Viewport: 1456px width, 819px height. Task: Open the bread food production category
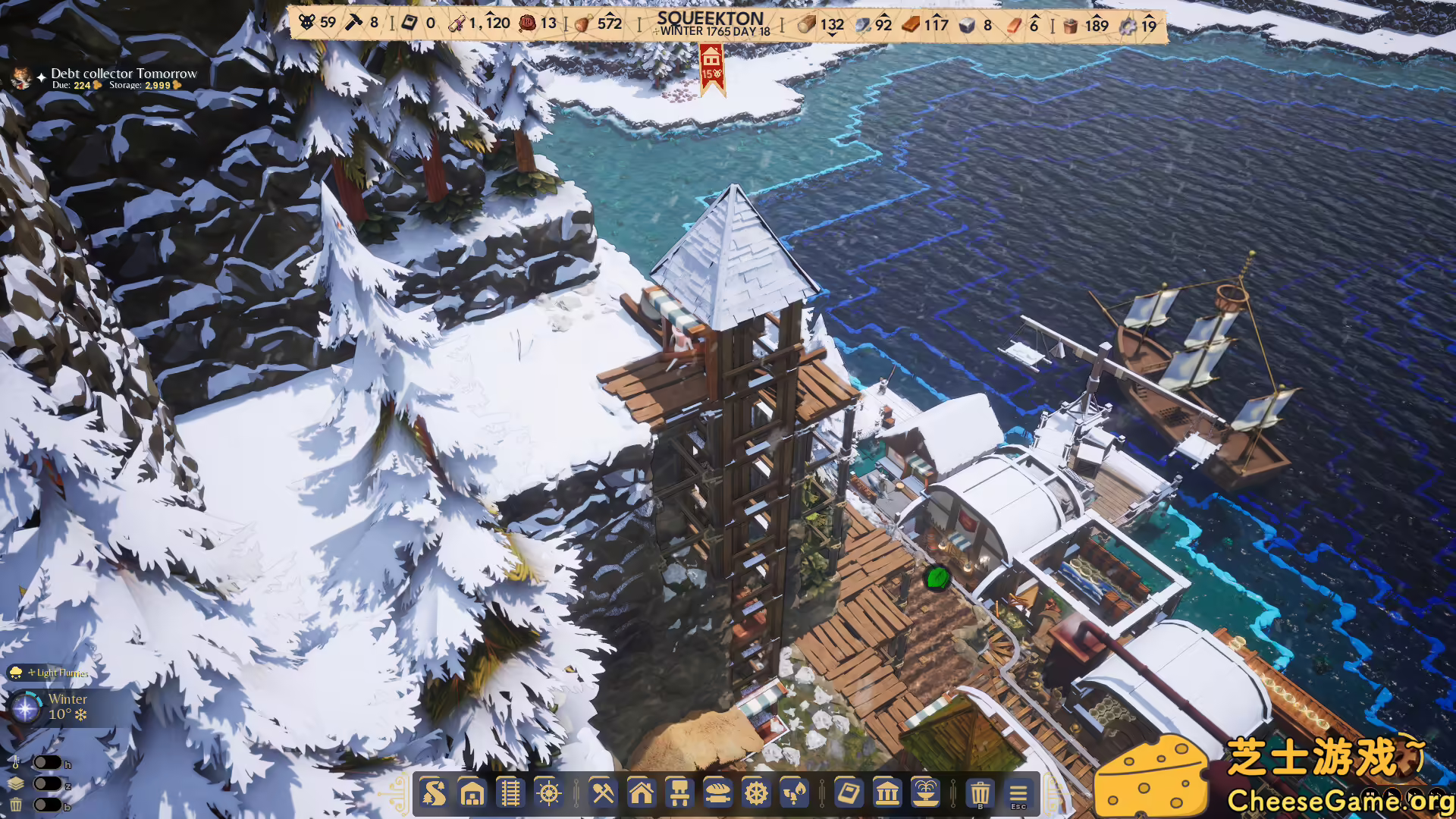tap(717, 794)
